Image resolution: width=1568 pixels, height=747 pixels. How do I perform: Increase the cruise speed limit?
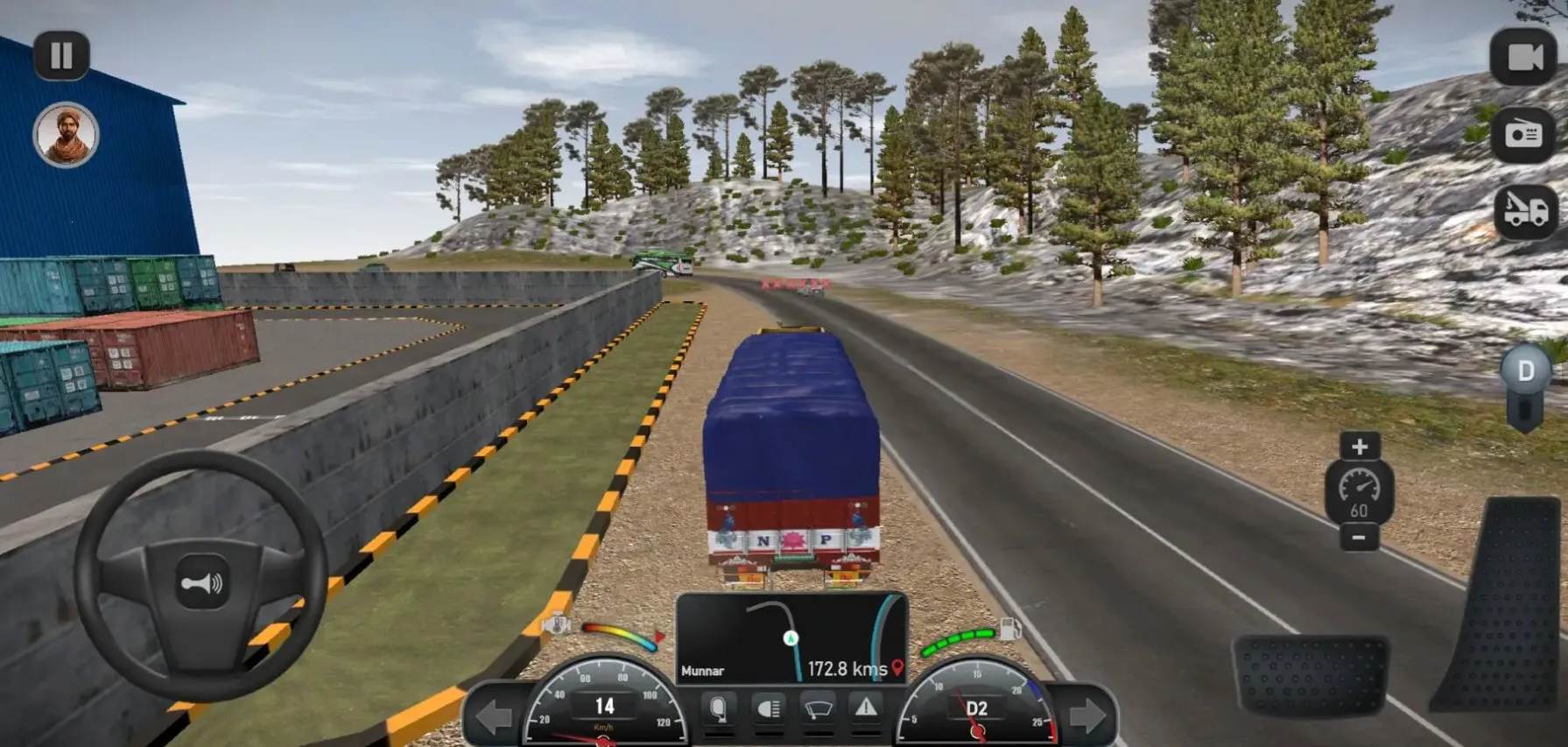pyautogui.click(x=1359, y=447)
